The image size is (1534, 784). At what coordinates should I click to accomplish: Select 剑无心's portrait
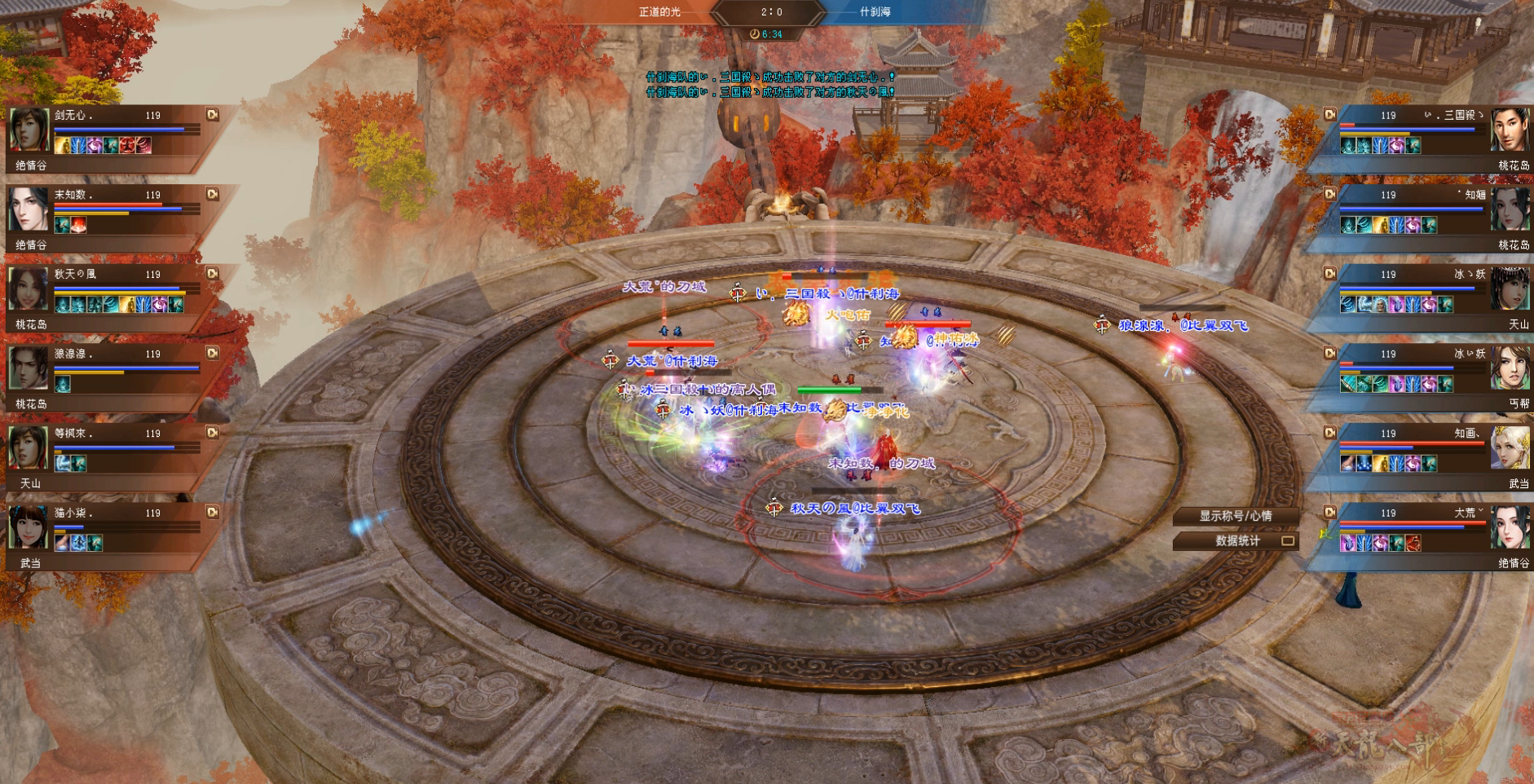(x=29, y=130)
